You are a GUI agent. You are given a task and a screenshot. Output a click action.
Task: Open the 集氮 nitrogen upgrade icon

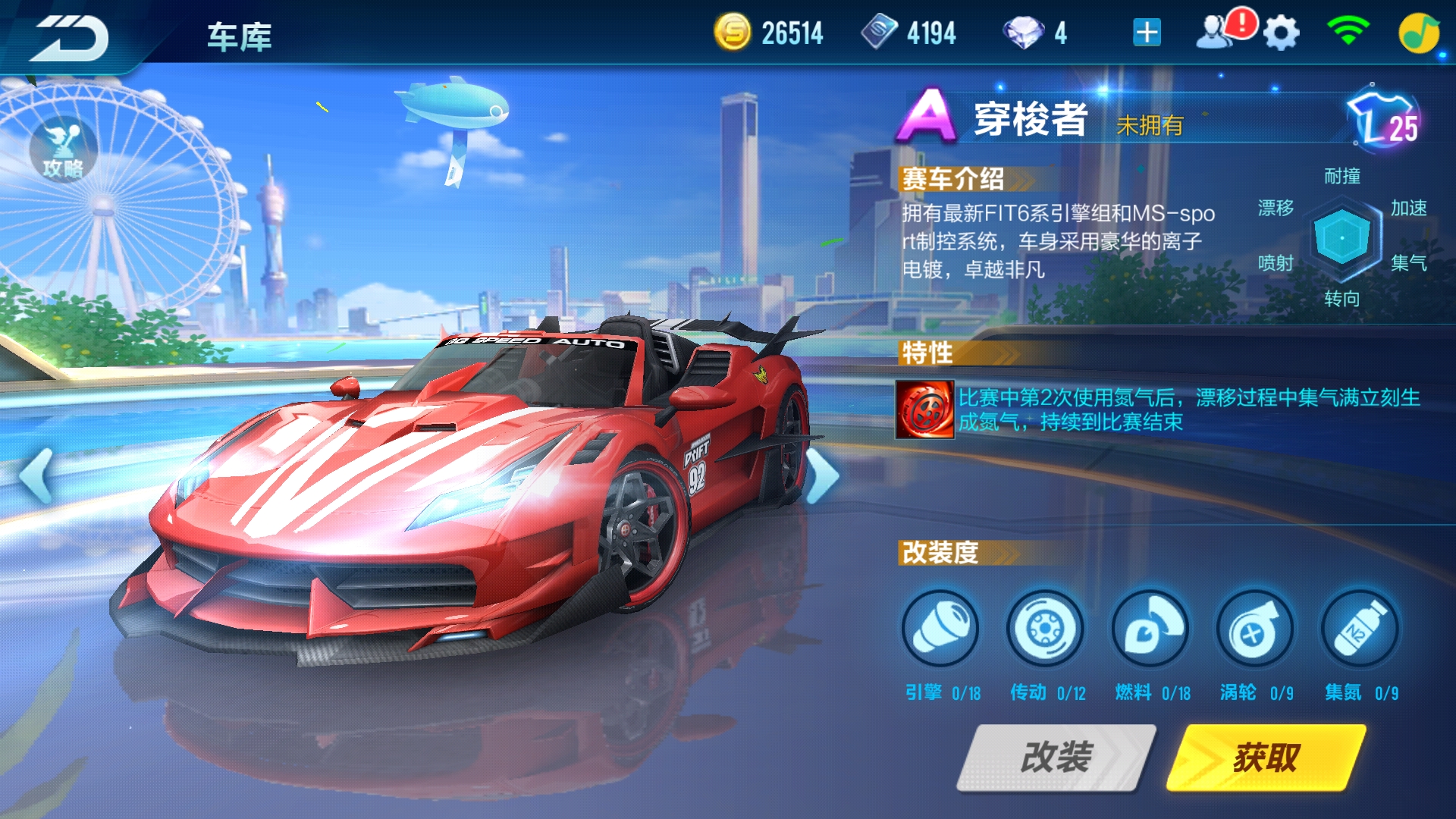tap(1359, 629)
